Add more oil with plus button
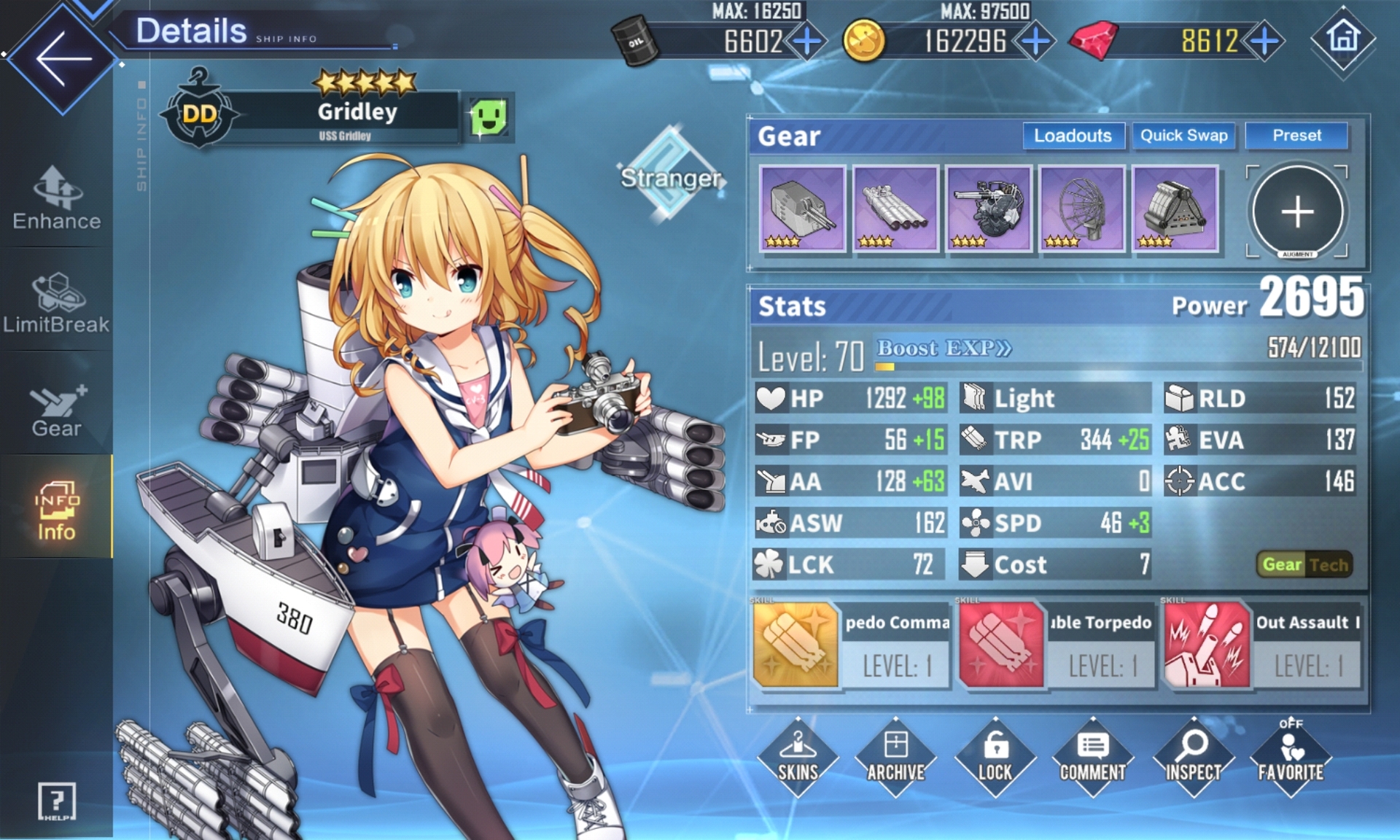1400x840 pixels. coord(806,42)
